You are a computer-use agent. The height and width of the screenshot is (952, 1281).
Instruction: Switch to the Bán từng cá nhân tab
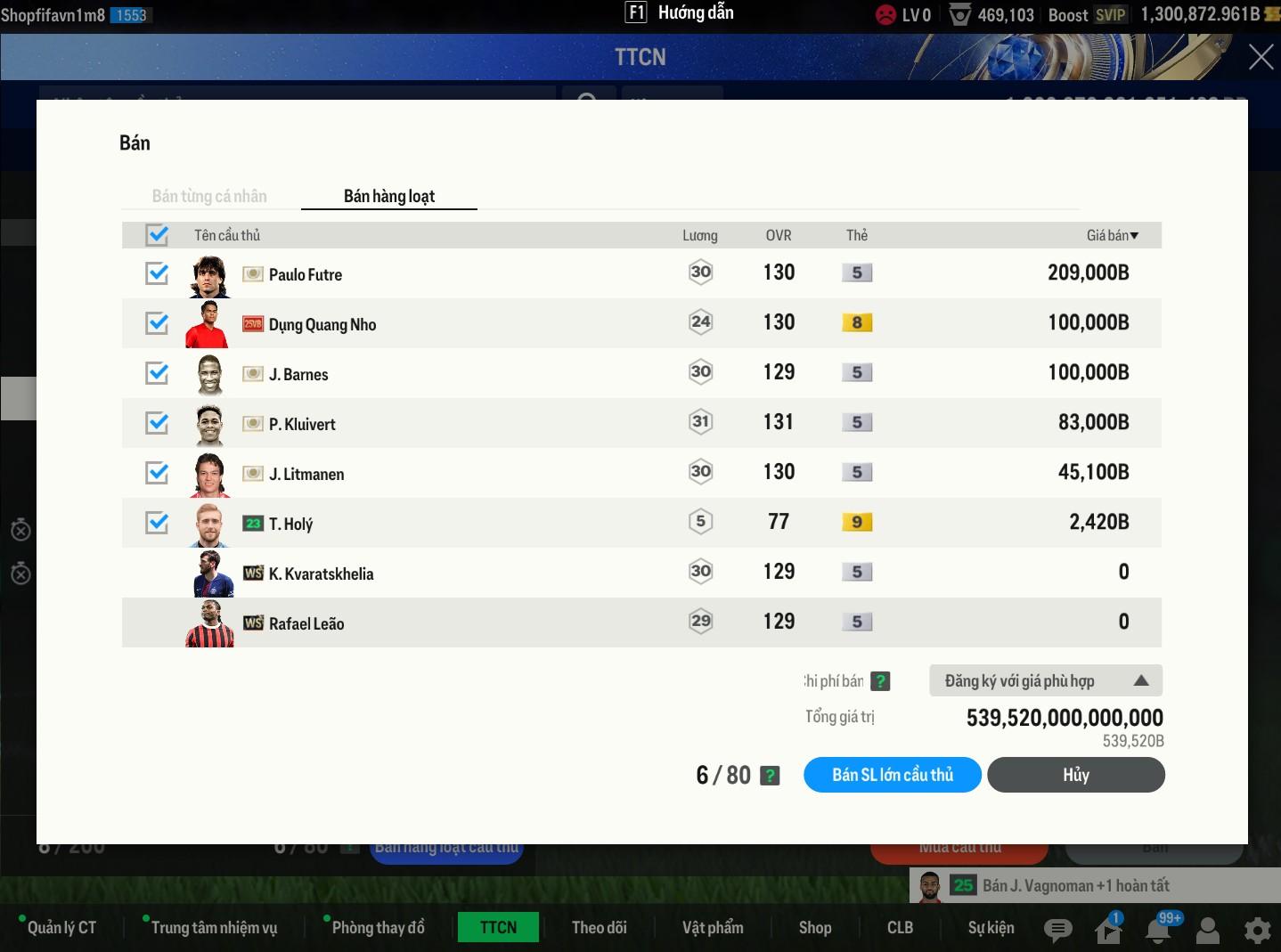click(x=209, y=196)
